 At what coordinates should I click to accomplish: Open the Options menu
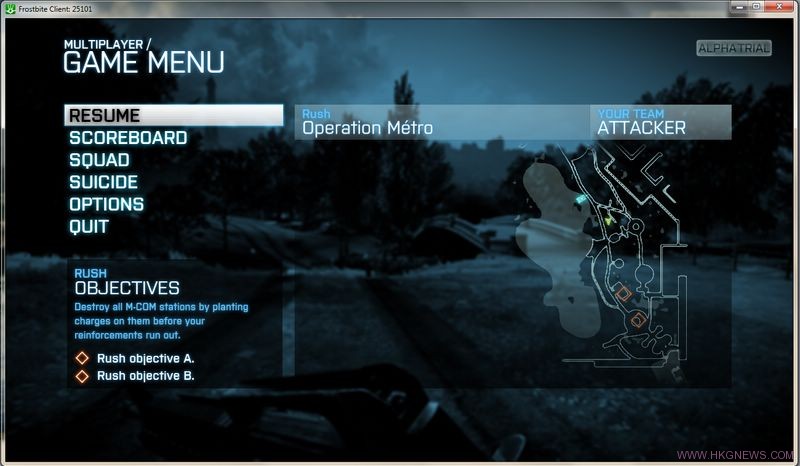tap(107, 204)
